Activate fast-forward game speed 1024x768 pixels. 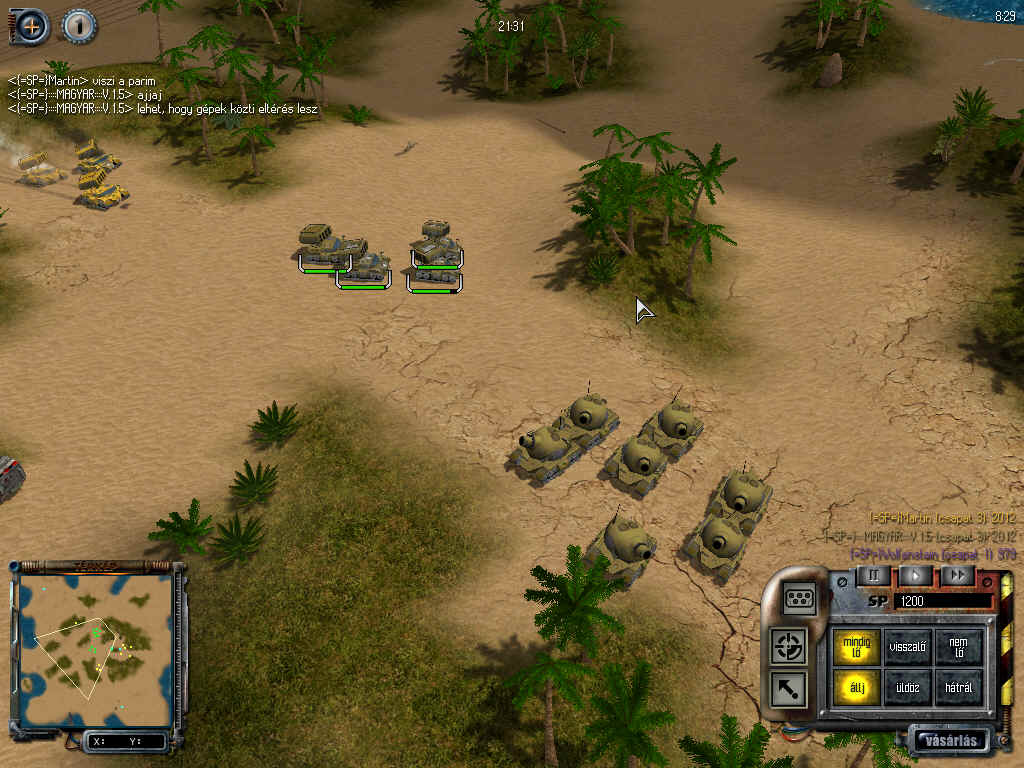point(957,576)
